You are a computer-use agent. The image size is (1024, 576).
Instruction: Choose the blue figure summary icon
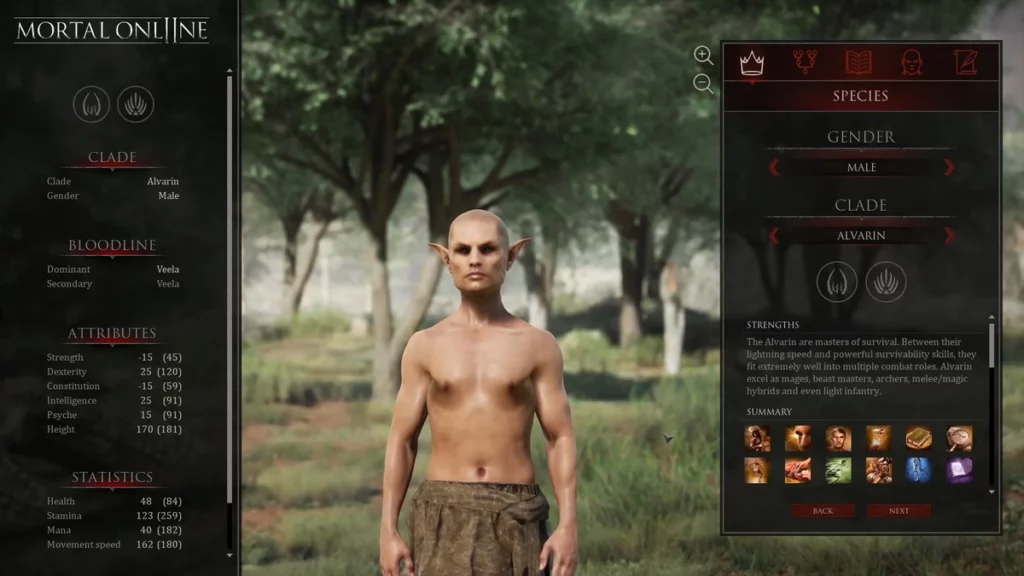[919, 470]
